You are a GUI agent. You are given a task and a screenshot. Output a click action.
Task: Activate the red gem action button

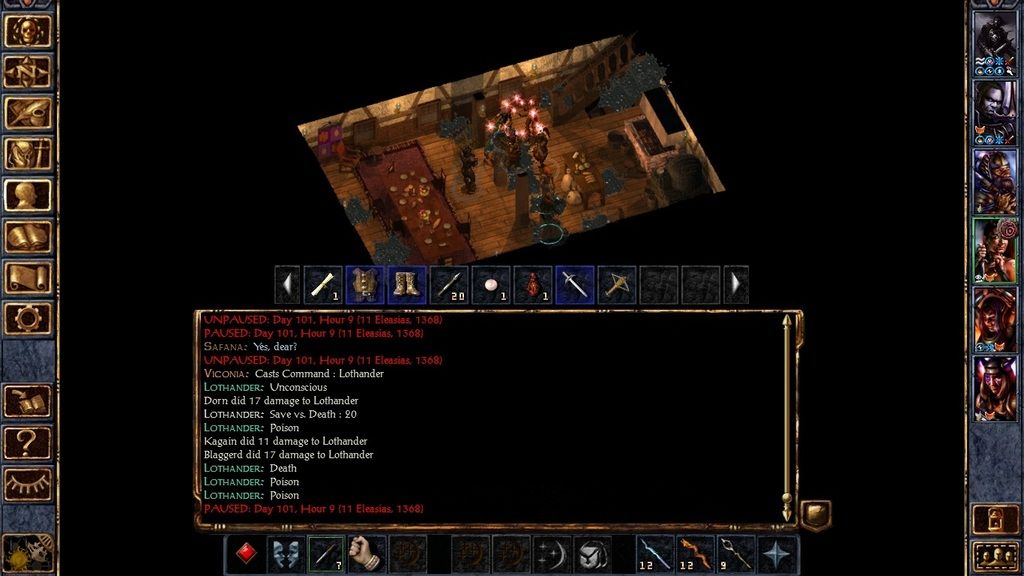point(244,554)
